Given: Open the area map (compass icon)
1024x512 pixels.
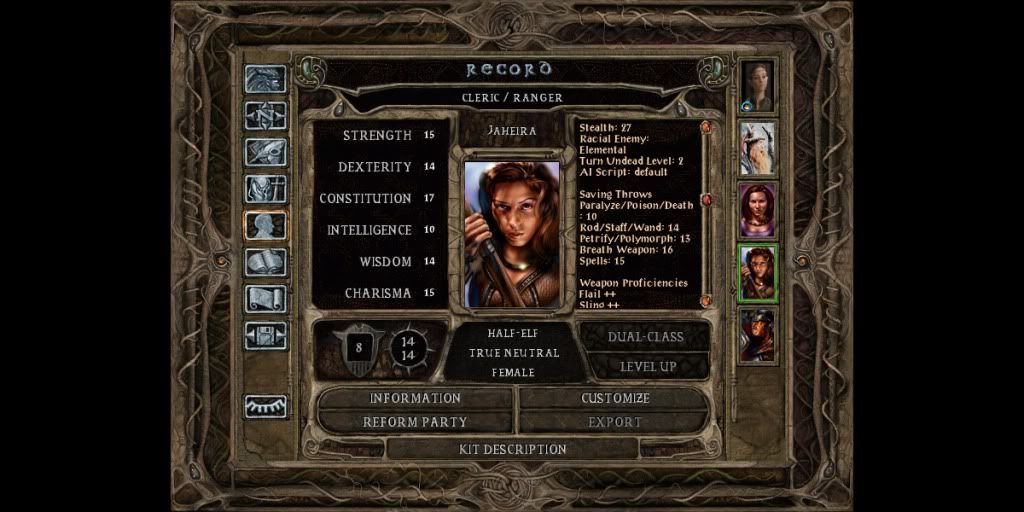Looking at the screenshot, I should point(266,116).
